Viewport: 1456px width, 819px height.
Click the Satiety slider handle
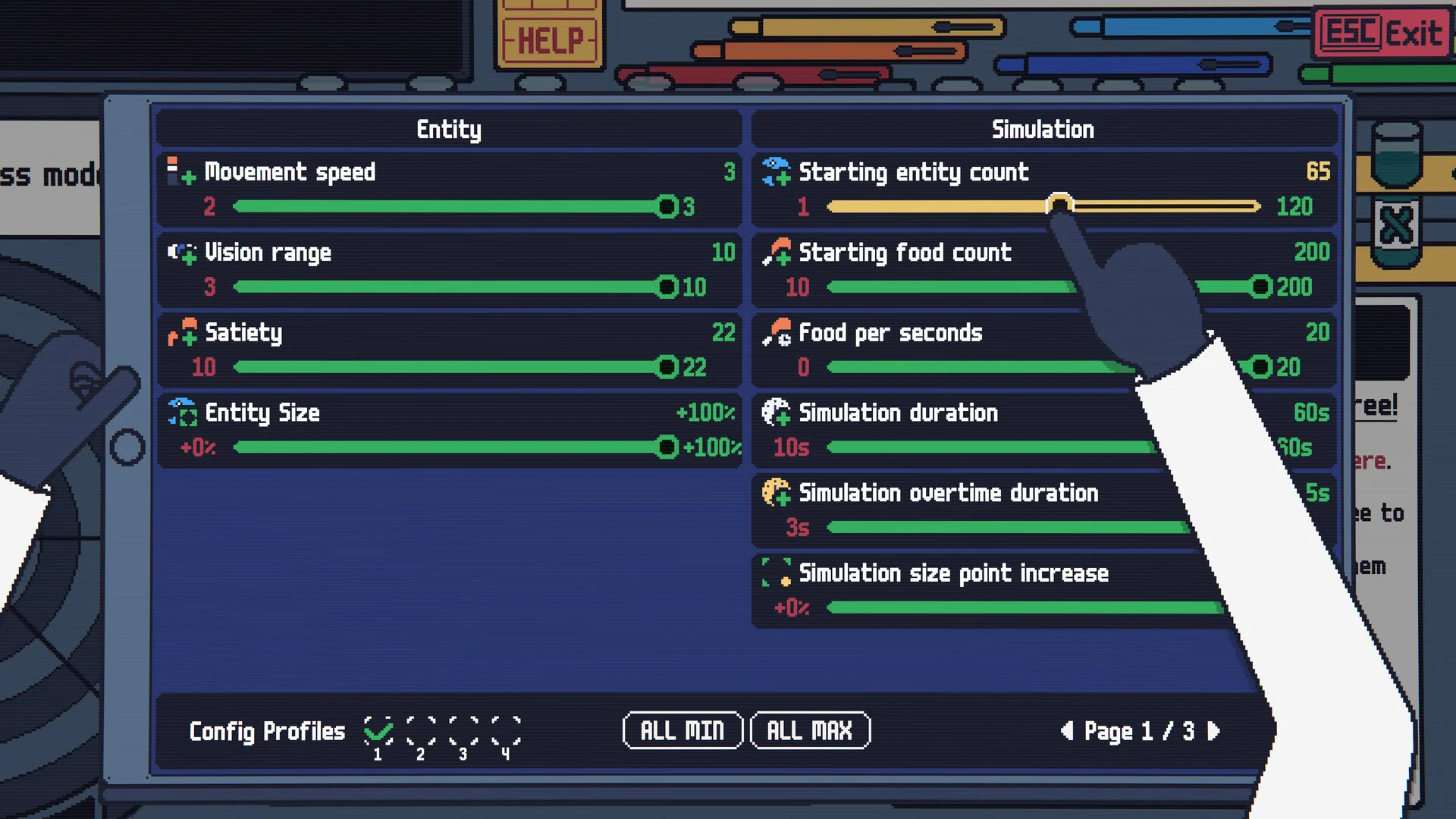coord(667,367)
